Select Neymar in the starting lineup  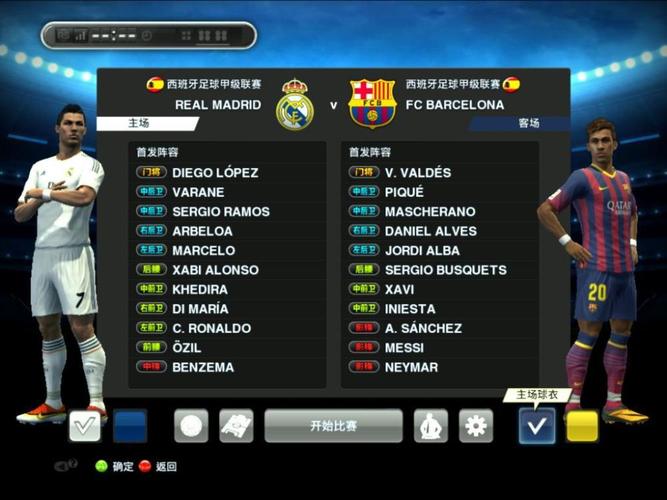(411, 367)
